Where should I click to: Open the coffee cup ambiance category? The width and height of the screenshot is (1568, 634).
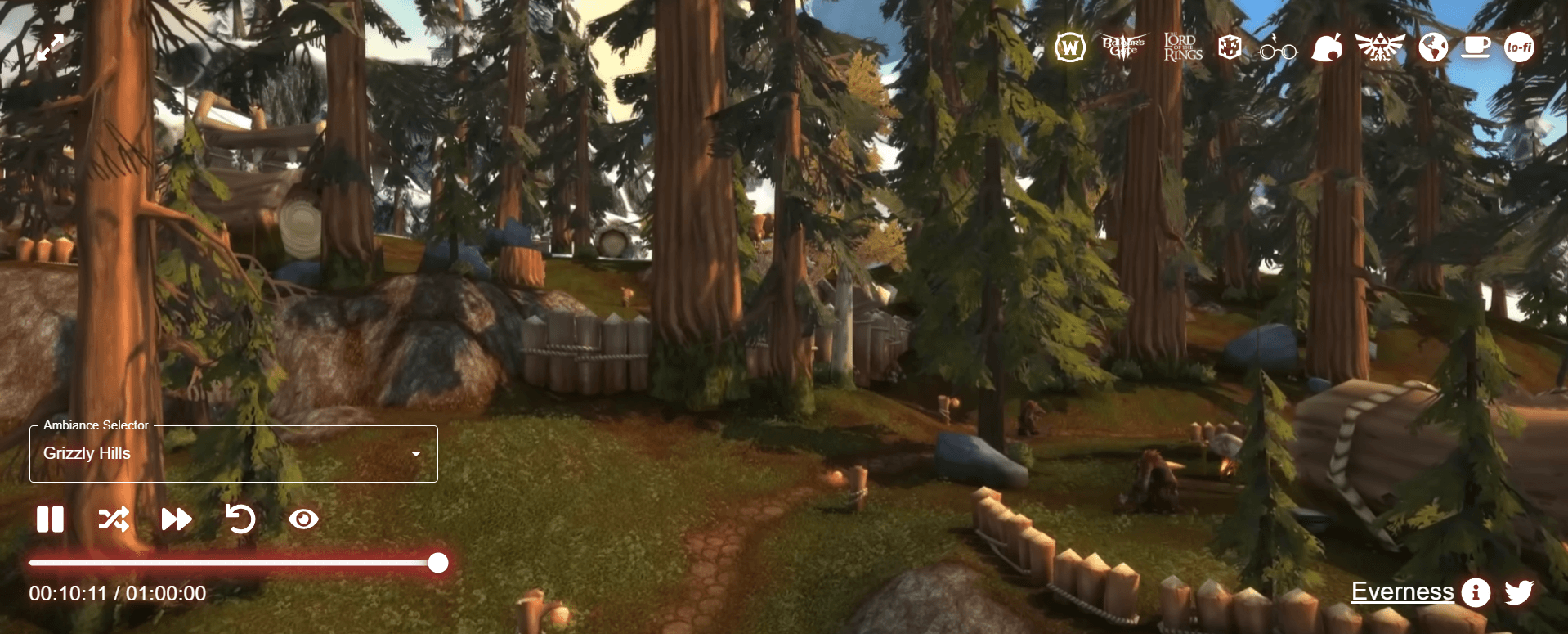(x=1476, y=47)
